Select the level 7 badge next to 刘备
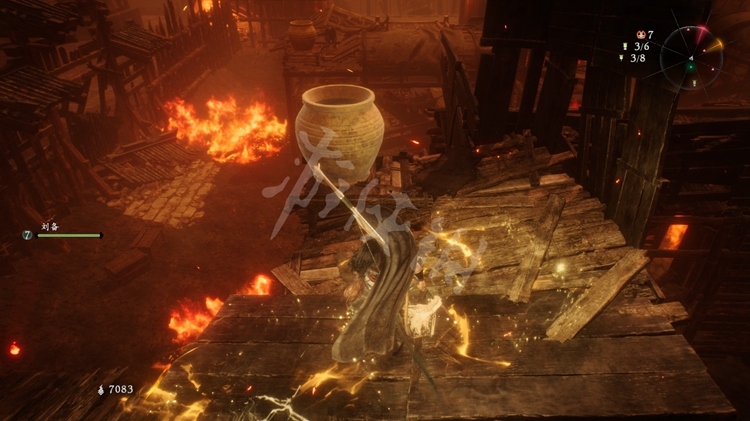 point(27,235)
